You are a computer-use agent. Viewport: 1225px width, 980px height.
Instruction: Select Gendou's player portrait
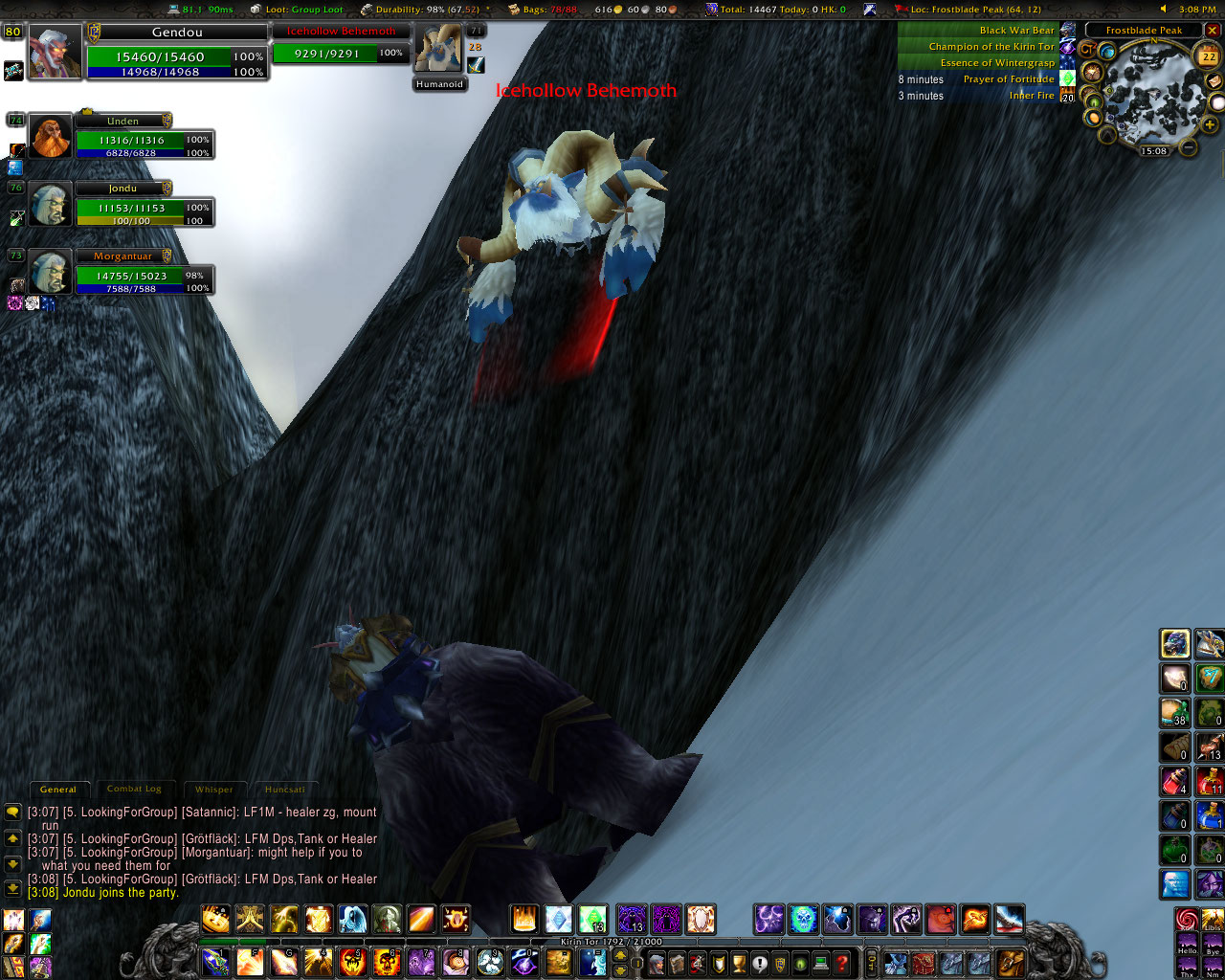point(56,52)
